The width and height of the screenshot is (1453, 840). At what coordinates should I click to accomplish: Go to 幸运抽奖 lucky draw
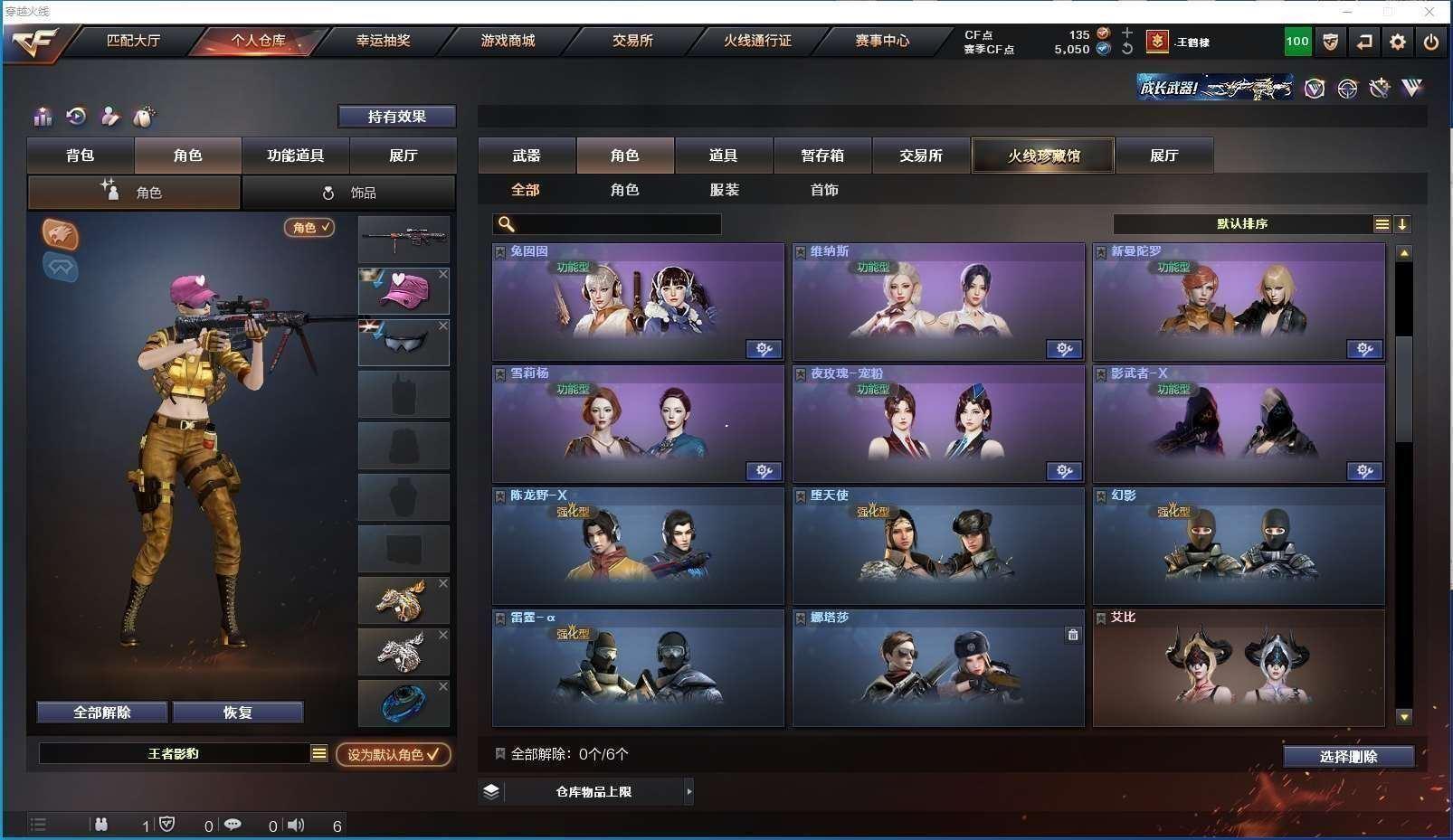click(383, 41)
